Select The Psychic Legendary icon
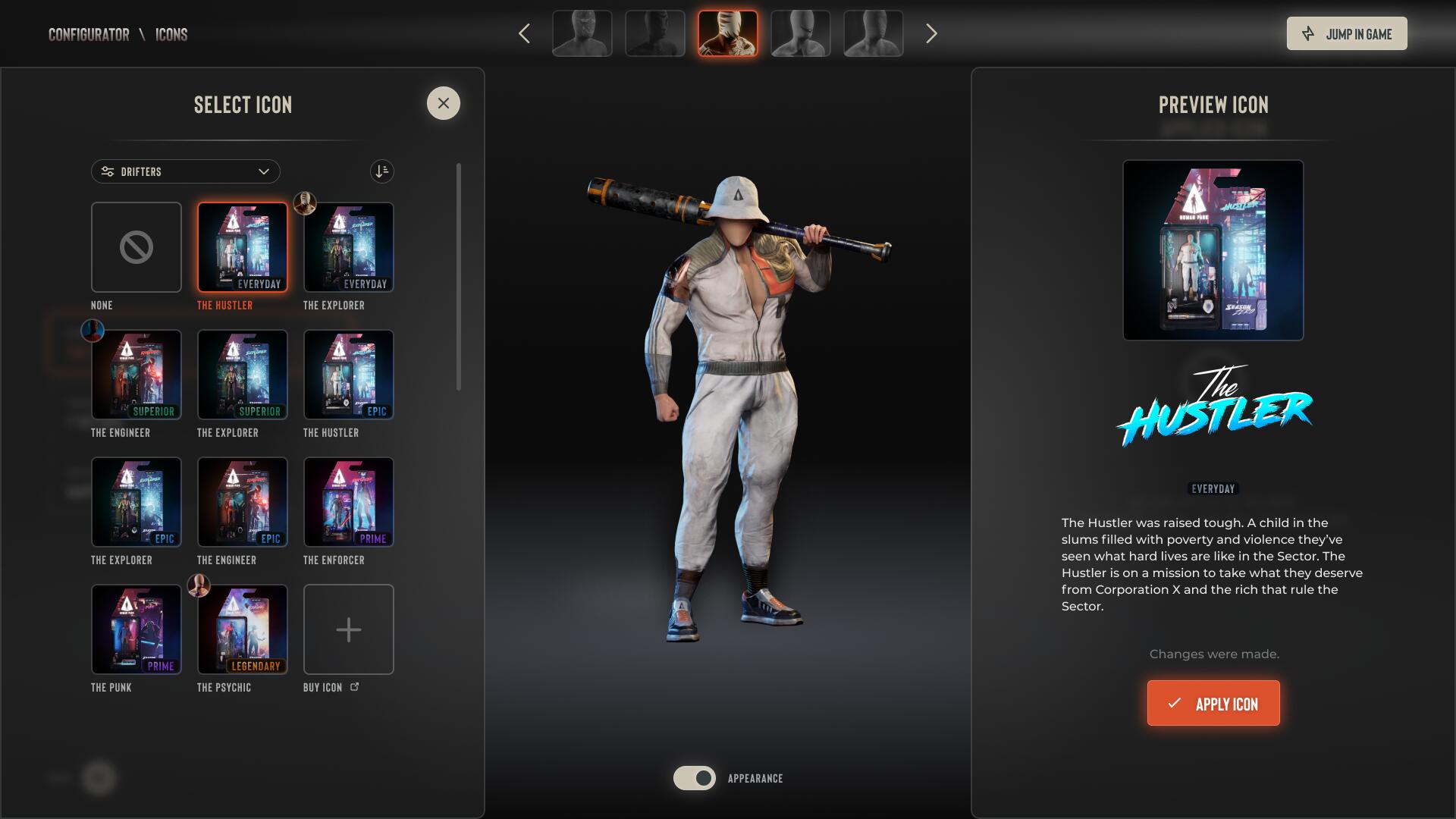 [242, 629]
